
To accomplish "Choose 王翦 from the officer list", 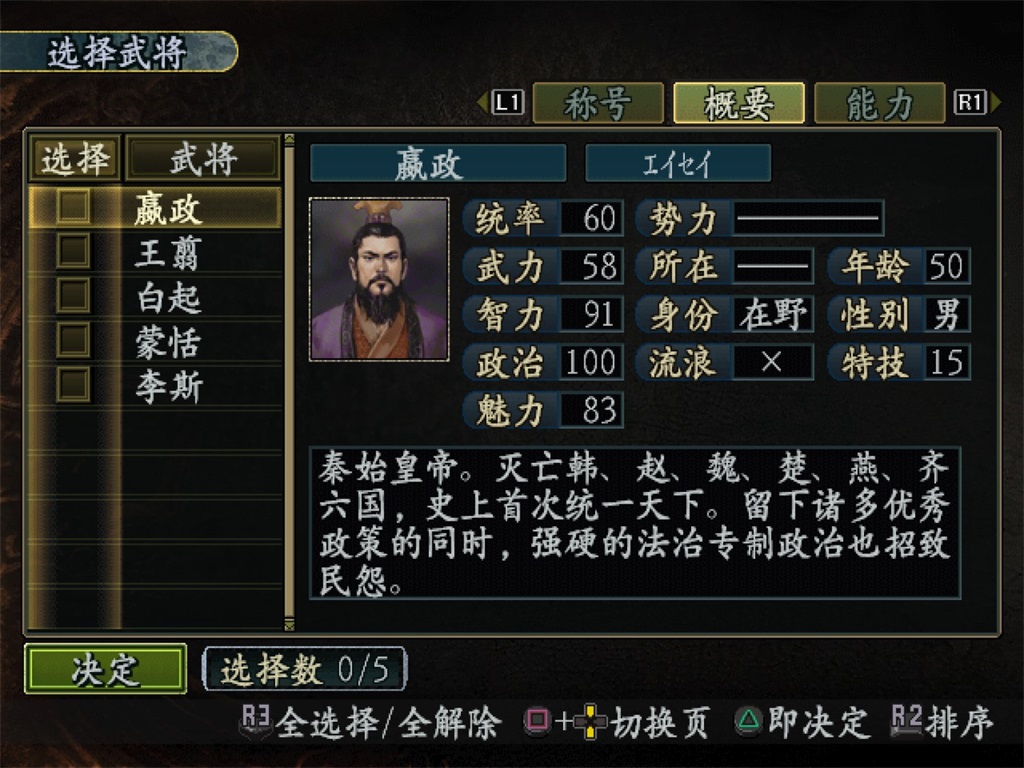I will 168,252.
